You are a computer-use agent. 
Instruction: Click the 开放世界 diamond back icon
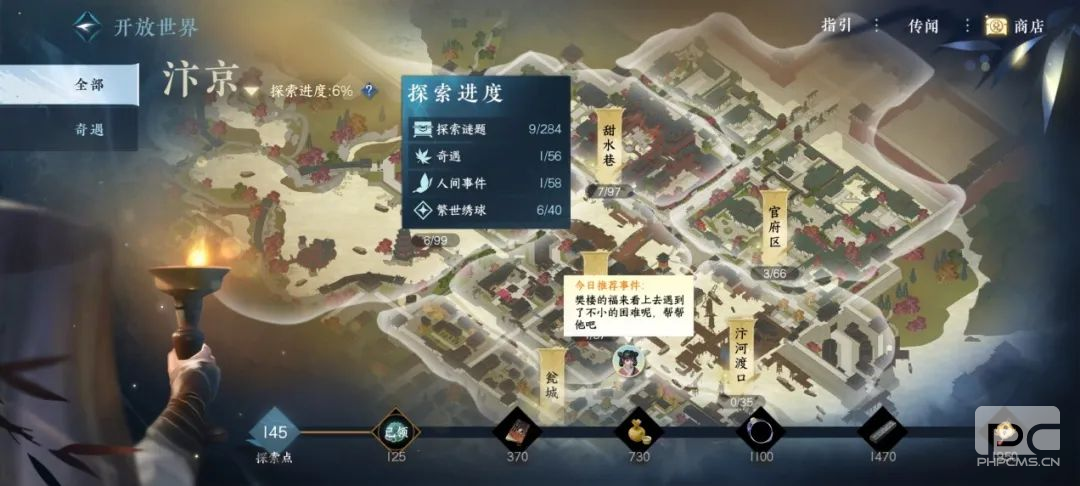coord(88,26)
